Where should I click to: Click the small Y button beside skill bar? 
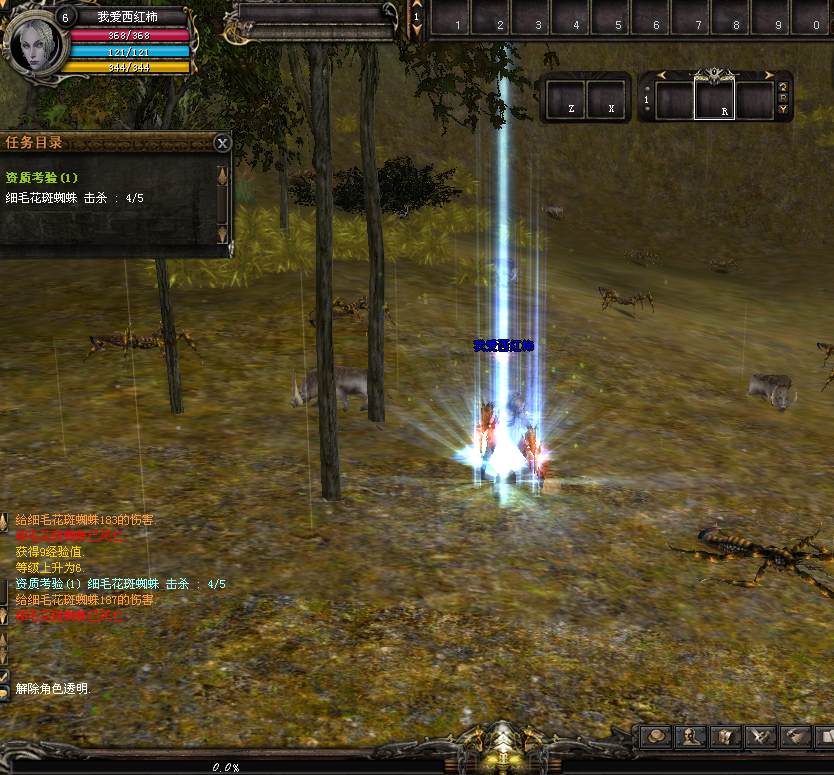point(783,109)
